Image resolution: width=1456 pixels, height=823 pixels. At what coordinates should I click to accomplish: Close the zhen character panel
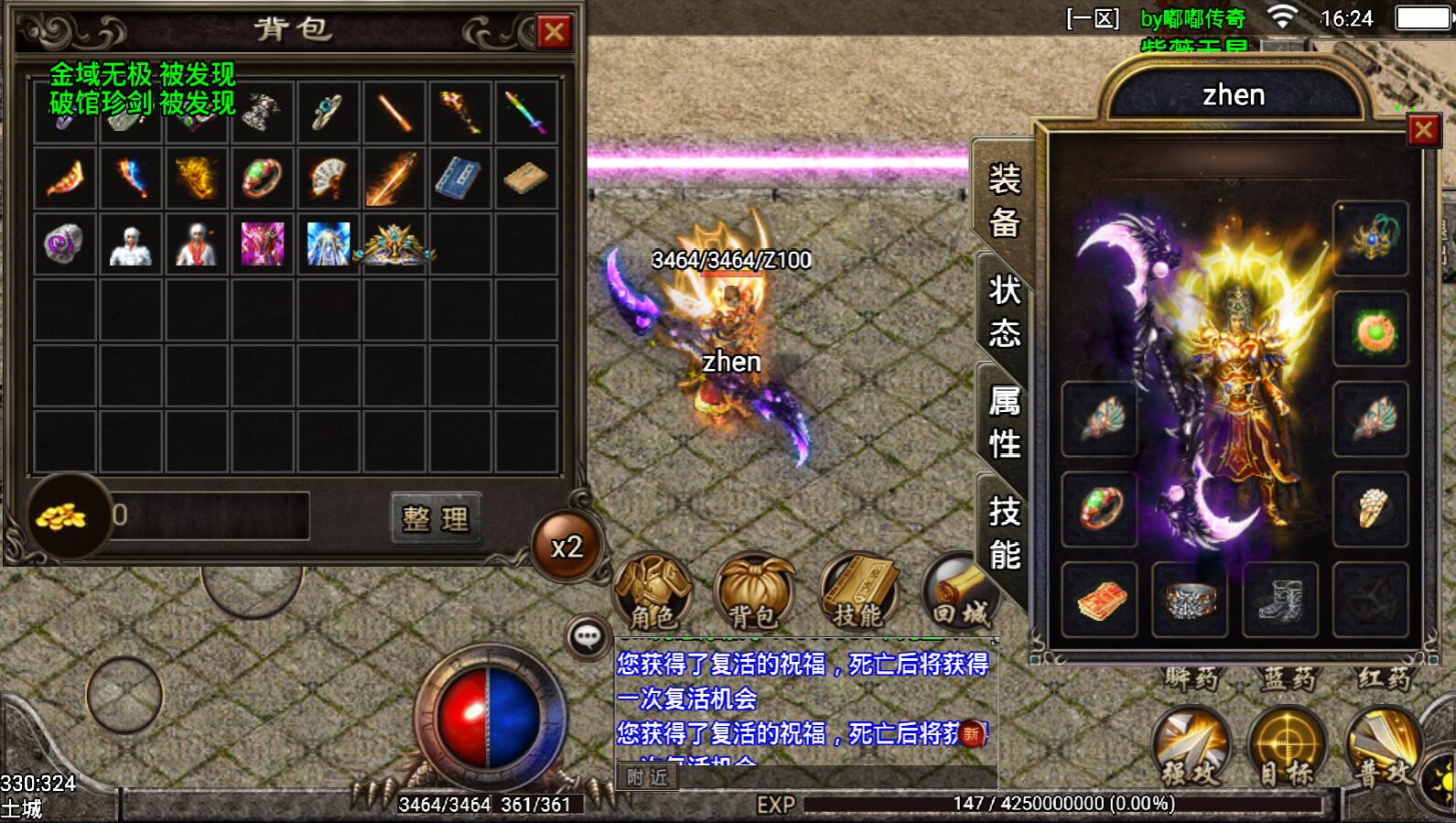[x=1423, y=131]
